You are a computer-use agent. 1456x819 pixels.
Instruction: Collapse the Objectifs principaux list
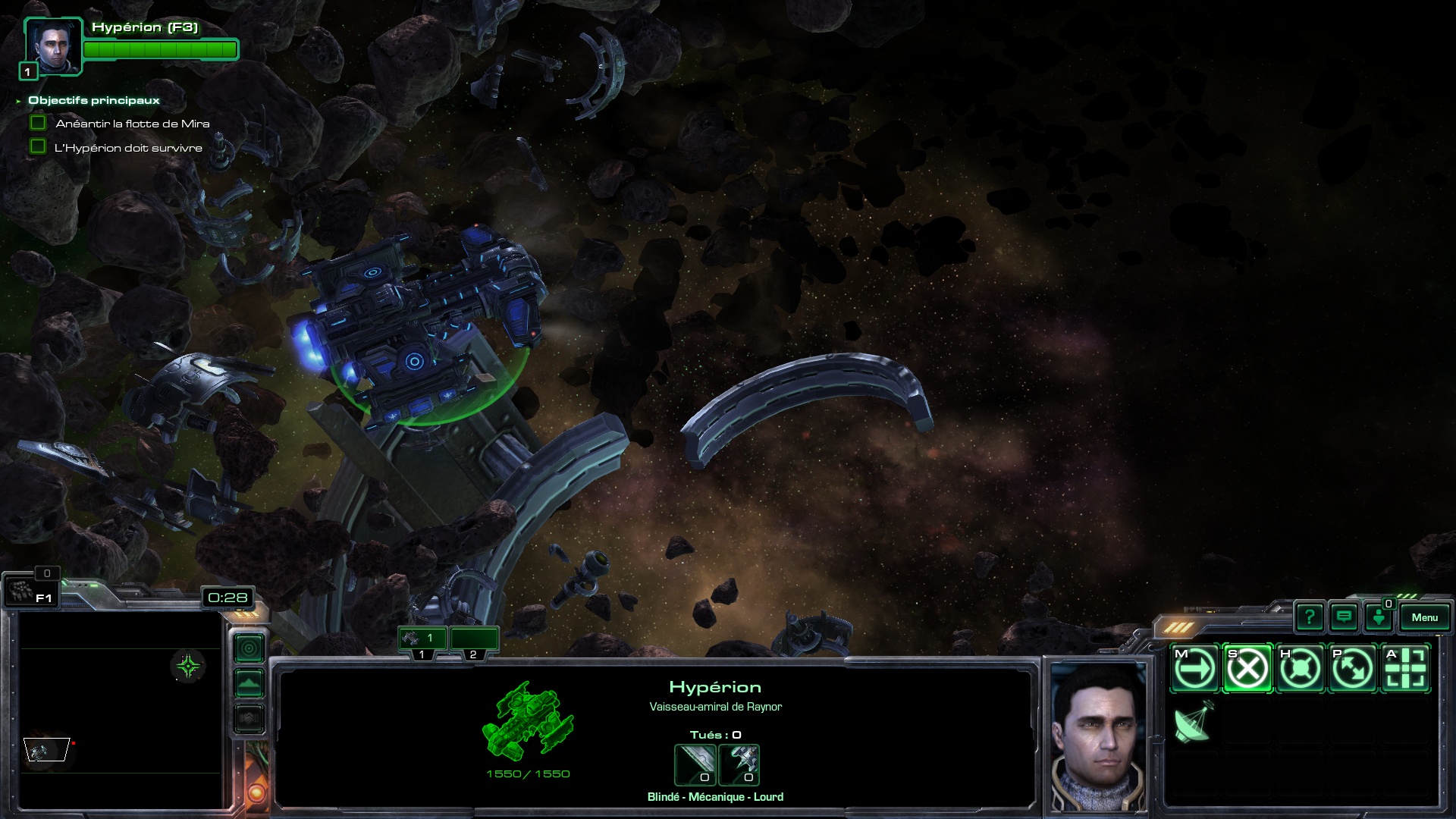18,101
